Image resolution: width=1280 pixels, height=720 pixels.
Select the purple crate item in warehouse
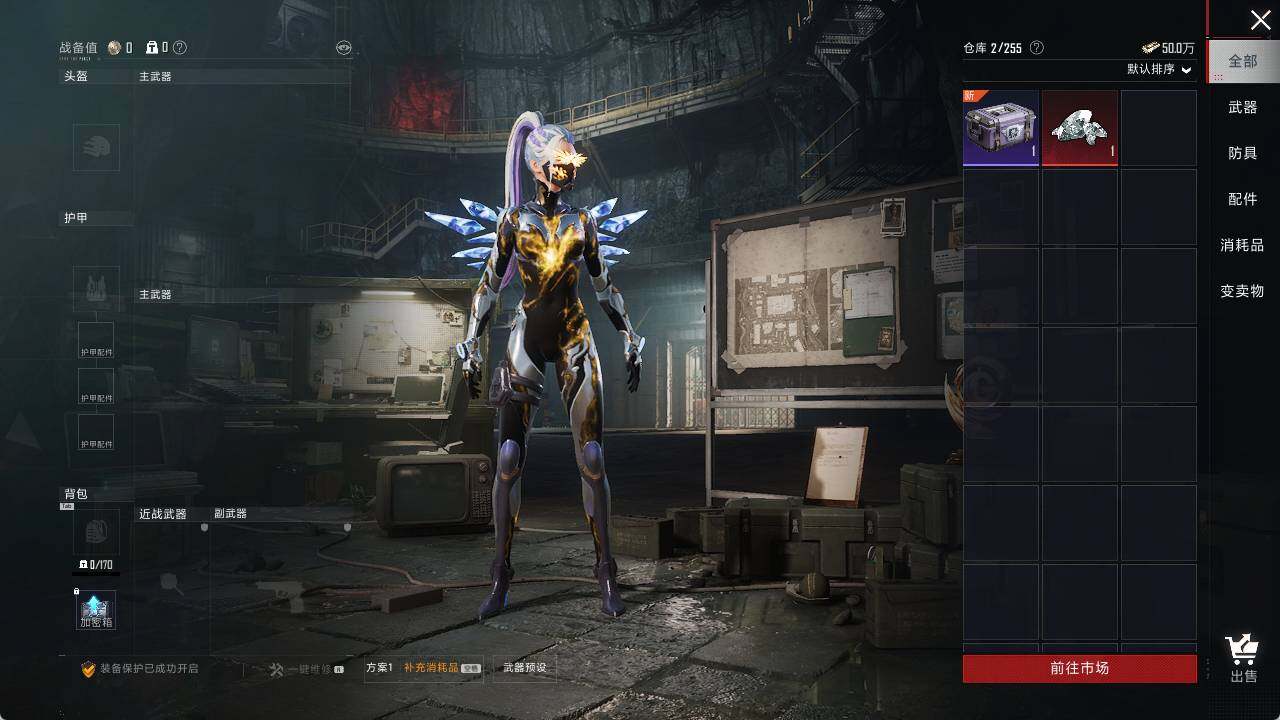[1001, 128]
